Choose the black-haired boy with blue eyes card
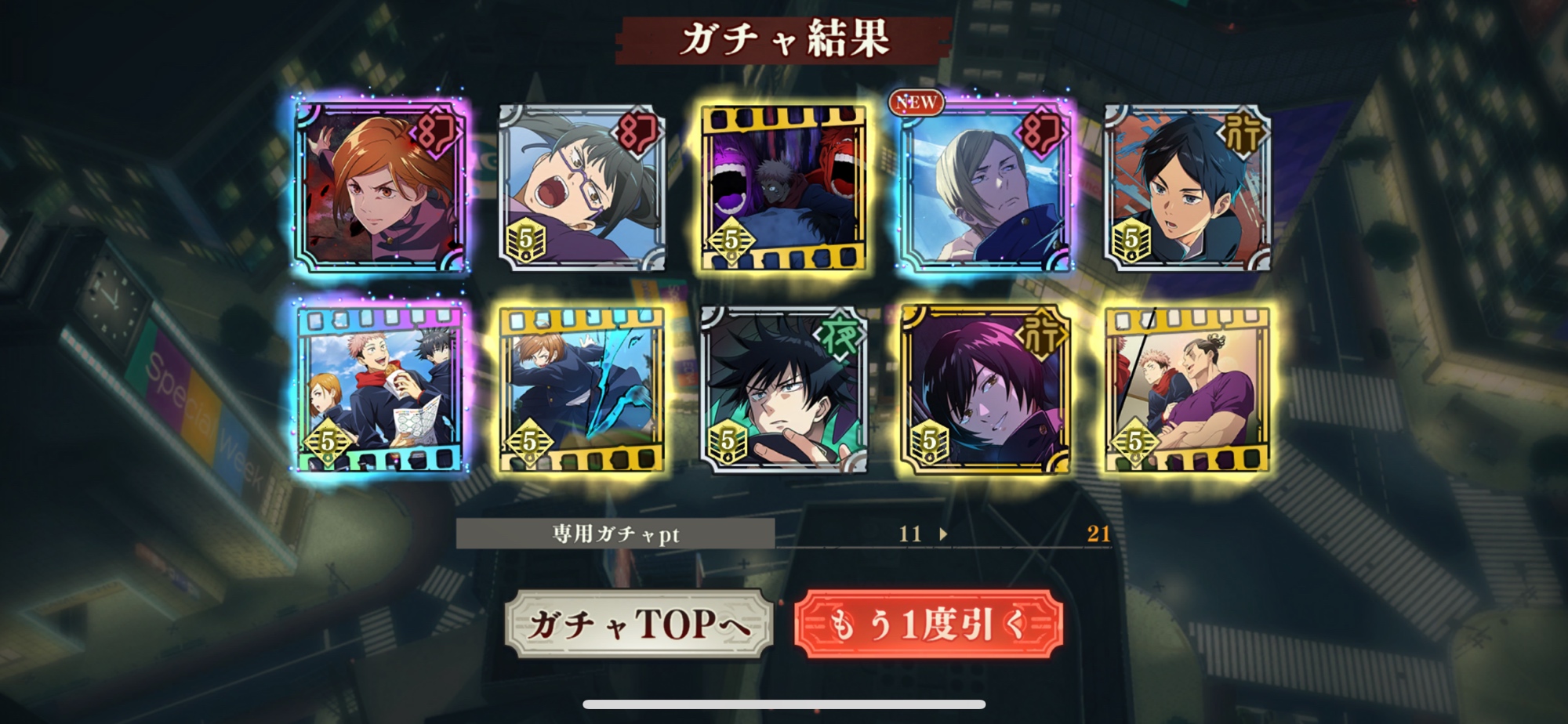This screenshot has width=1568, height=724. 1187,188
